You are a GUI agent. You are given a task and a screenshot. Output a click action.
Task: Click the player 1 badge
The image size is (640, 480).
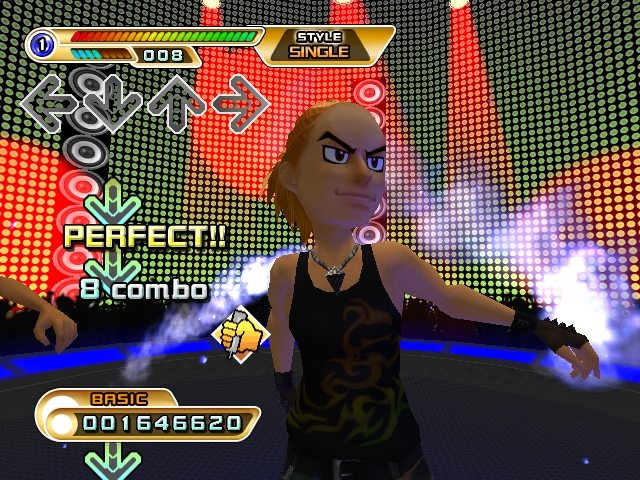tap(40, 43)
